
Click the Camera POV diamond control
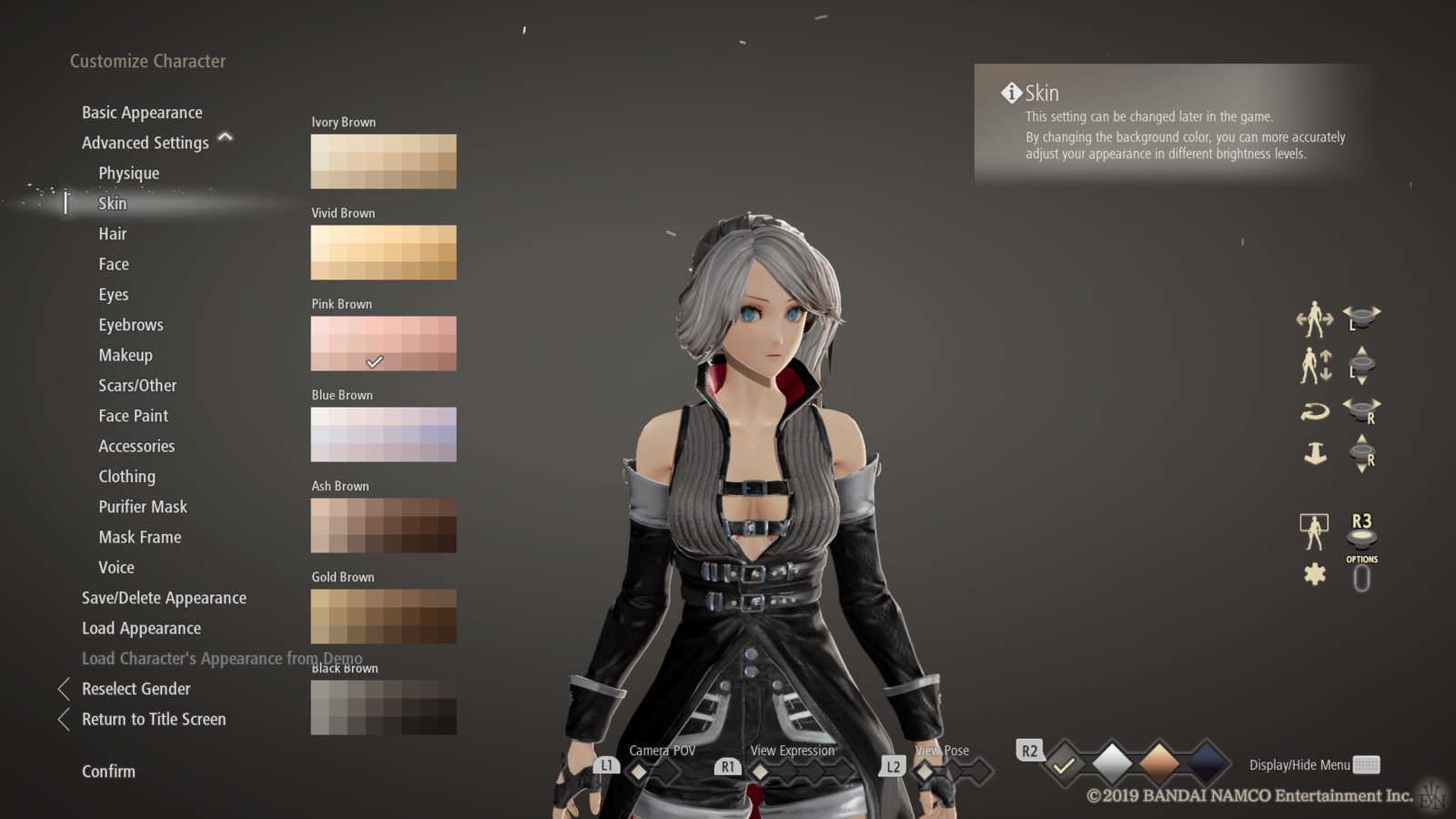click(x=640, y=770)
